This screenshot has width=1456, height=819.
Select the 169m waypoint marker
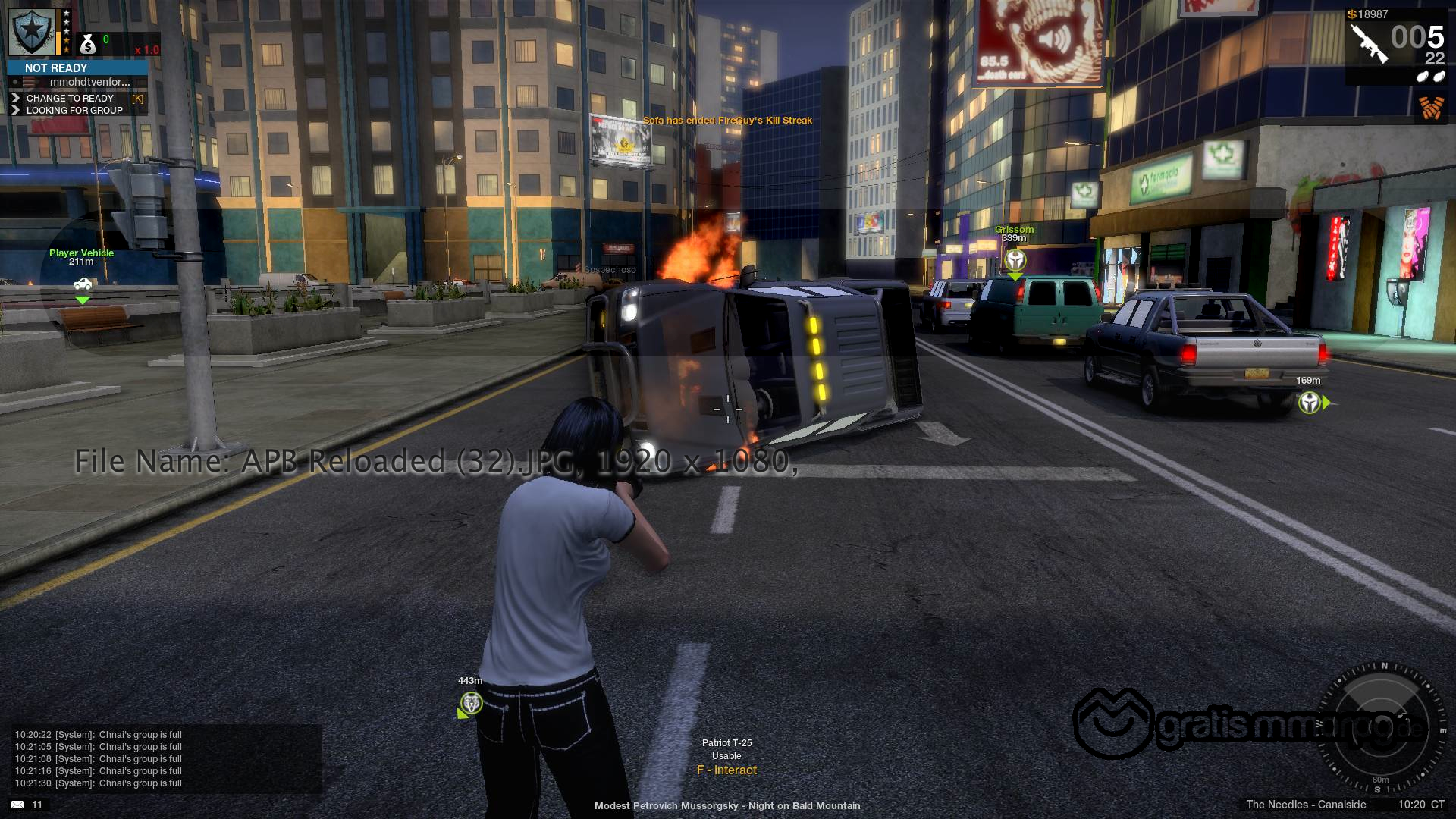1310,402
